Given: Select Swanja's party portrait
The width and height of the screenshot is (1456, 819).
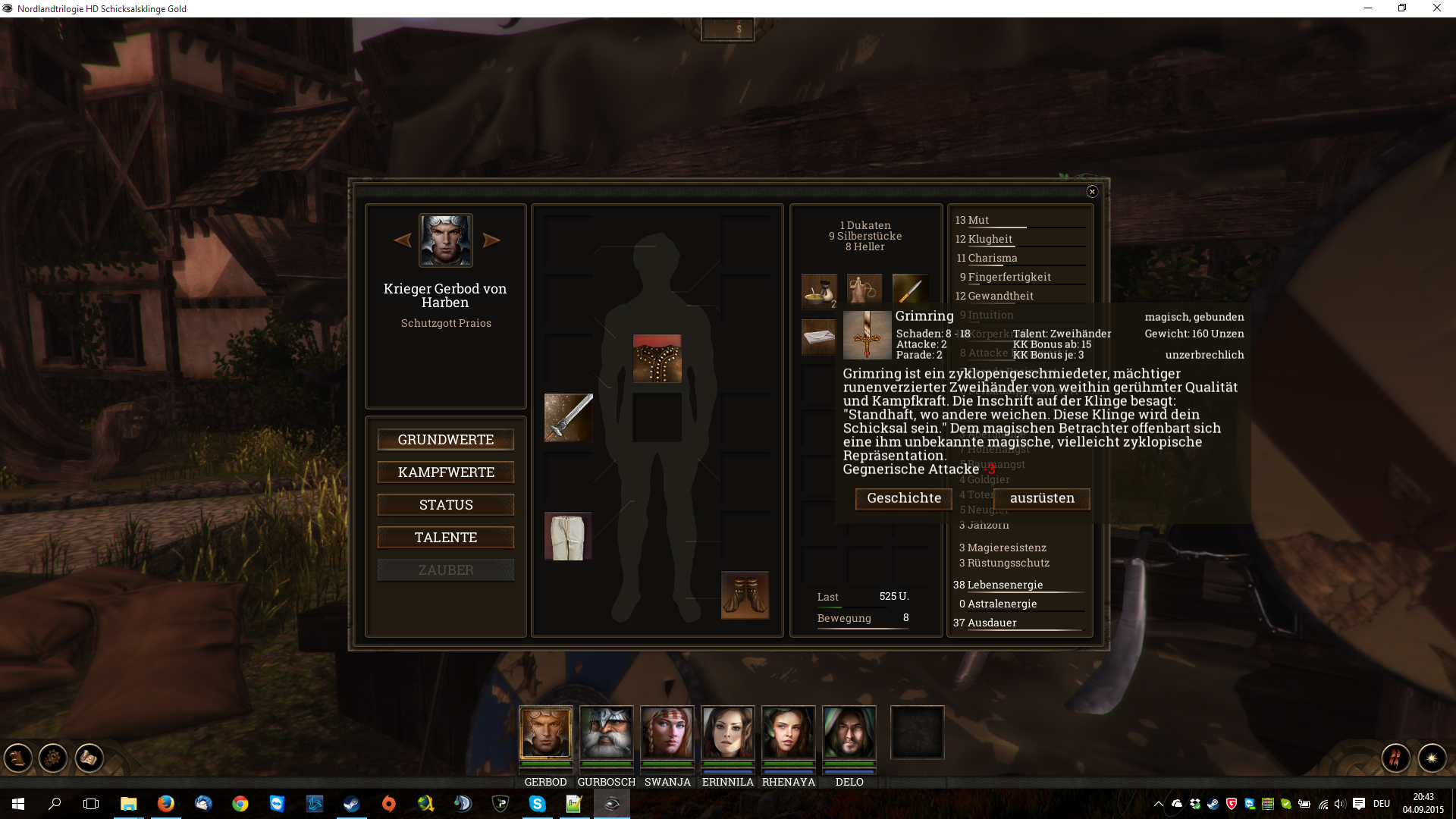Looking at the screenshot, I should coord(667,733).
